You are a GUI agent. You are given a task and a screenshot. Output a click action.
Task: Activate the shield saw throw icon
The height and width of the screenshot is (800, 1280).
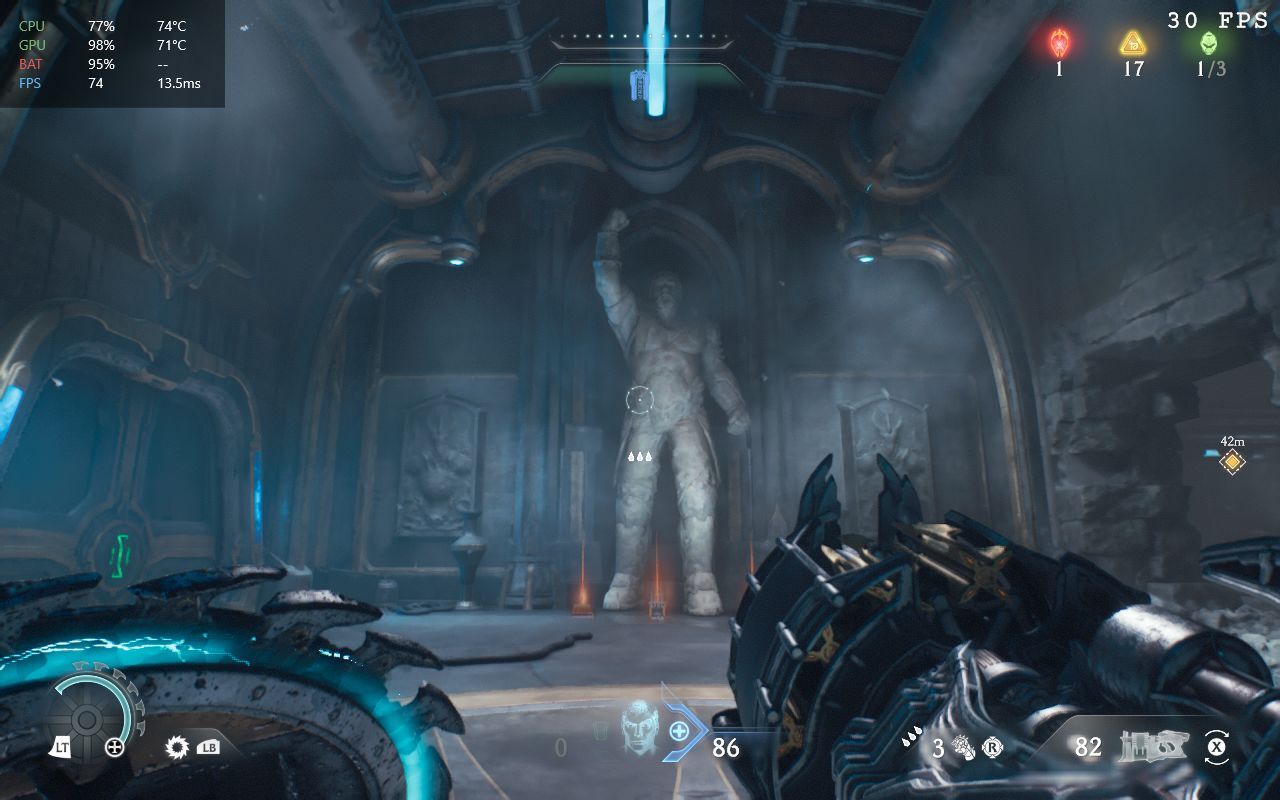pos(179,746)
